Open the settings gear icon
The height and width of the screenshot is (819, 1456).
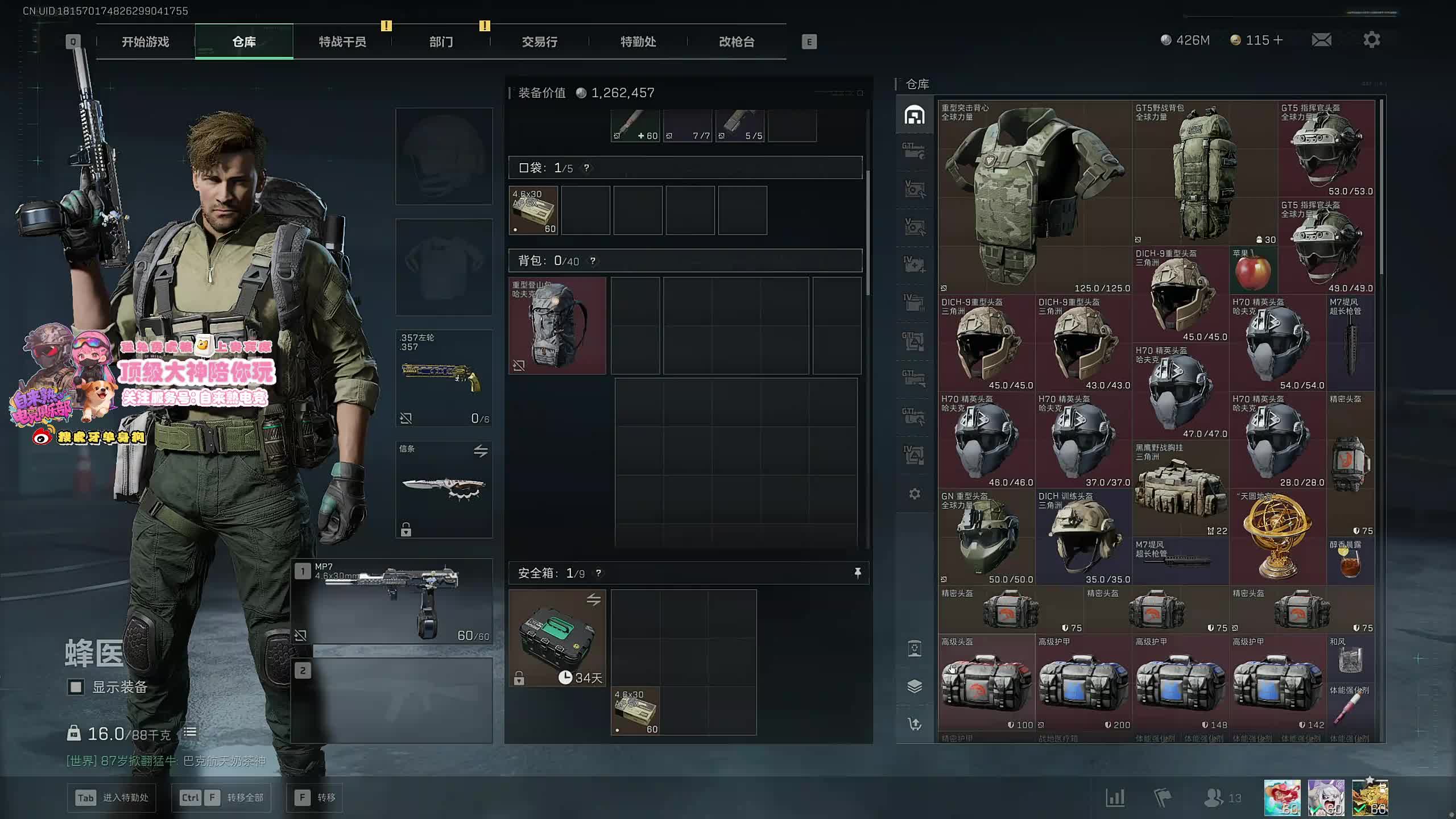(1371, 40)
